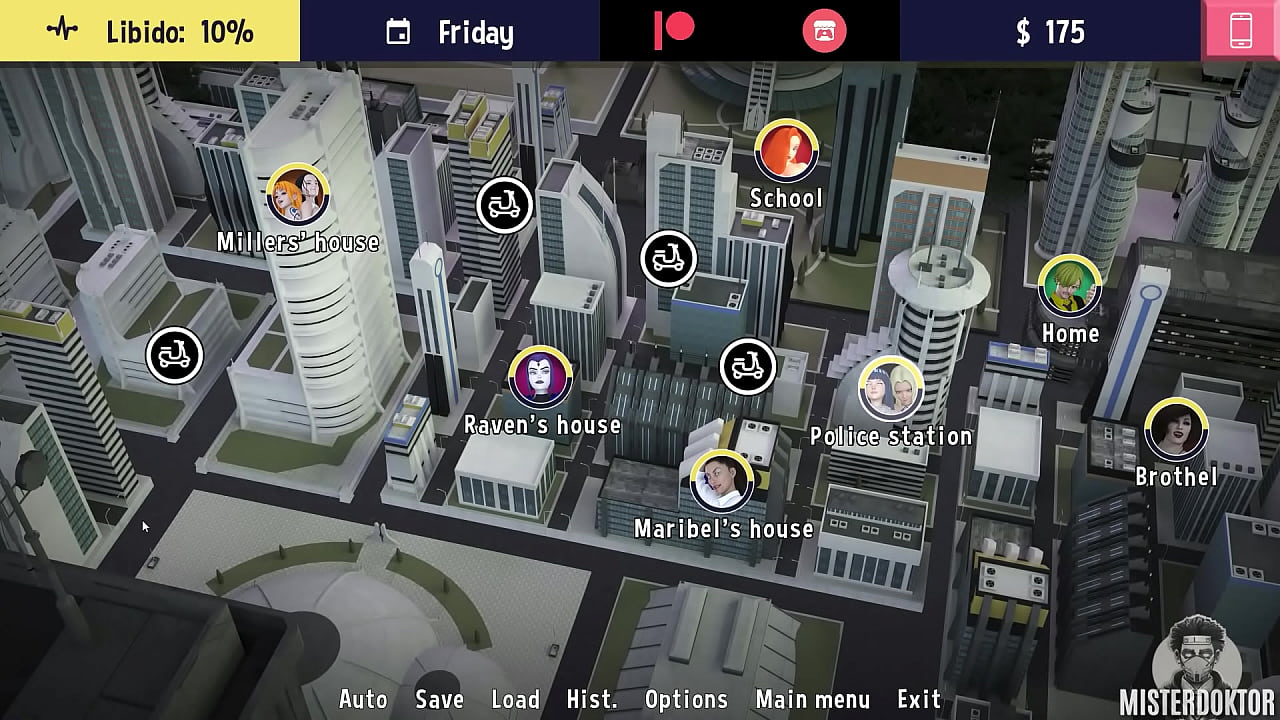The height and width of the screenshot is (720, 1280).
Task: Open the Options menu
Action: [x=686, y=699]
